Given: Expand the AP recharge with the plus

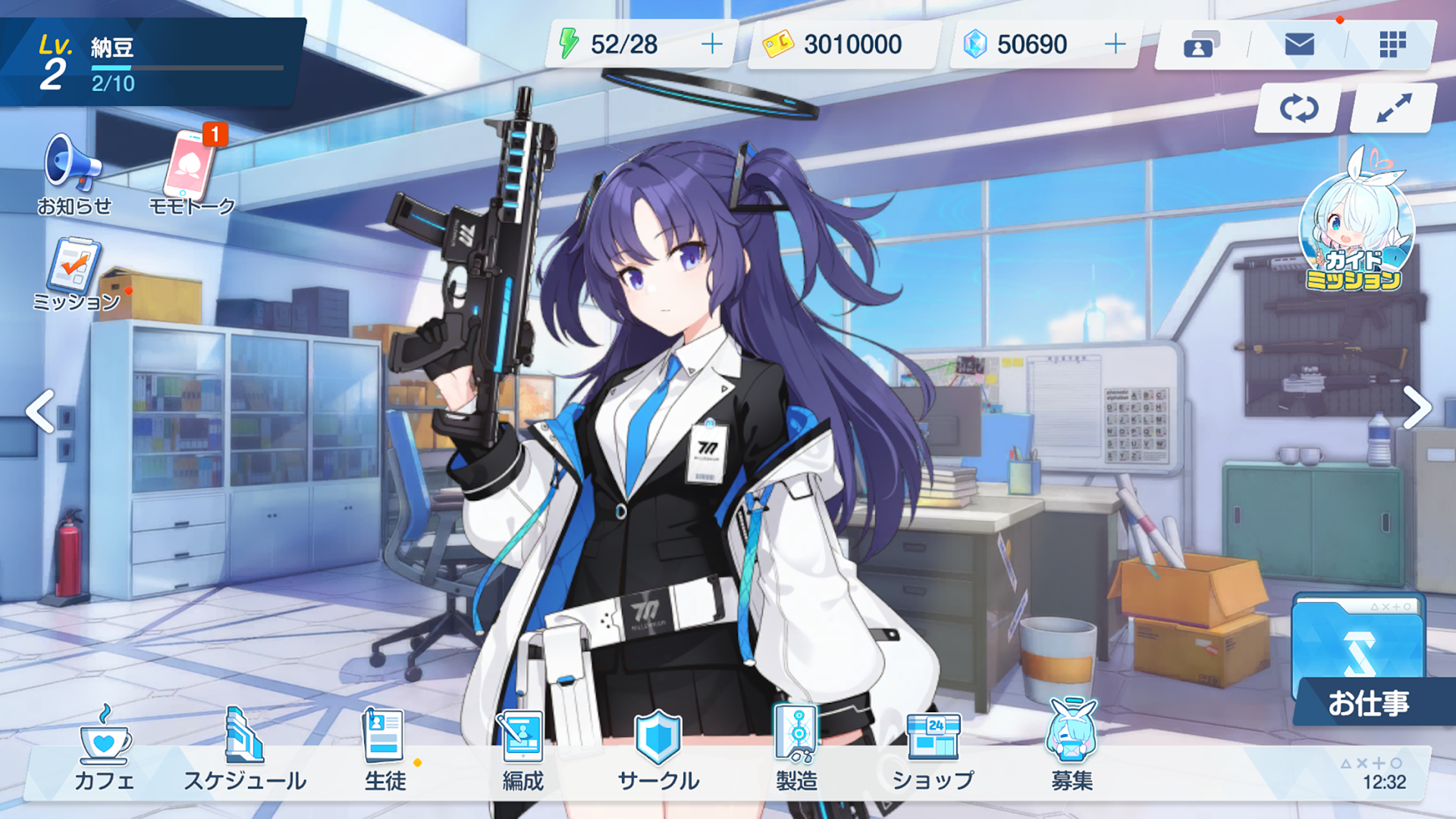Looking at the screenshot, I should [x=711, y=44].
